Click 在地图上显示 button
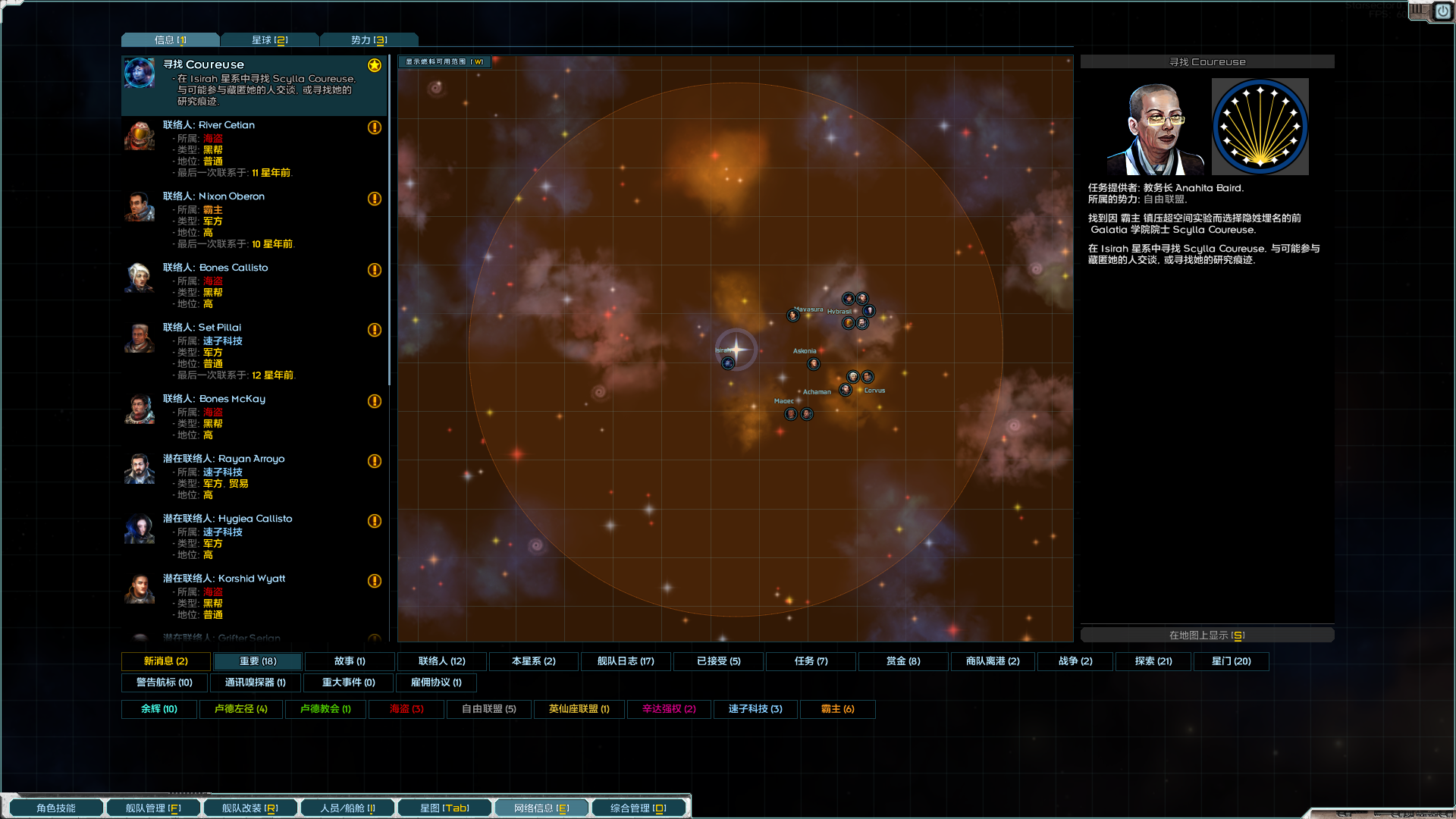 tap(1207, 635)
